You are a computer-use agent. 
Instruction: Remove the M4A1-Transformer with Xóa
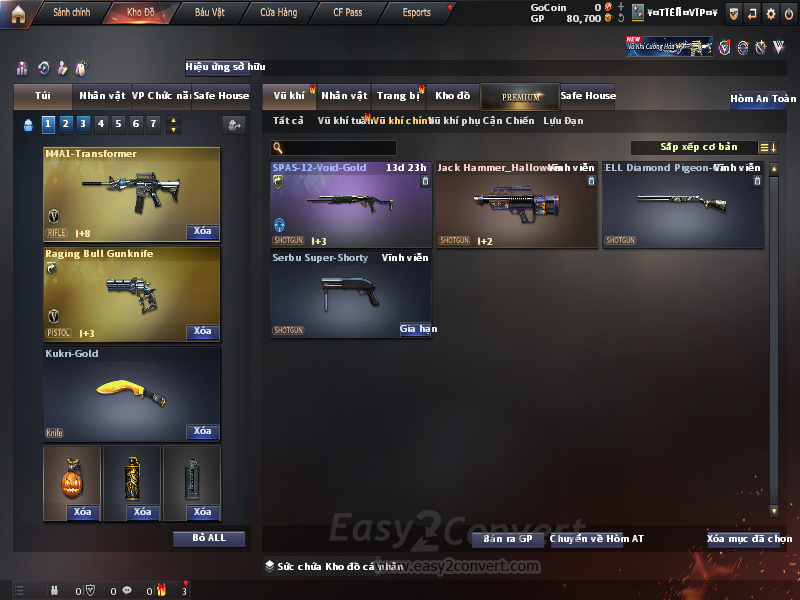202,232
